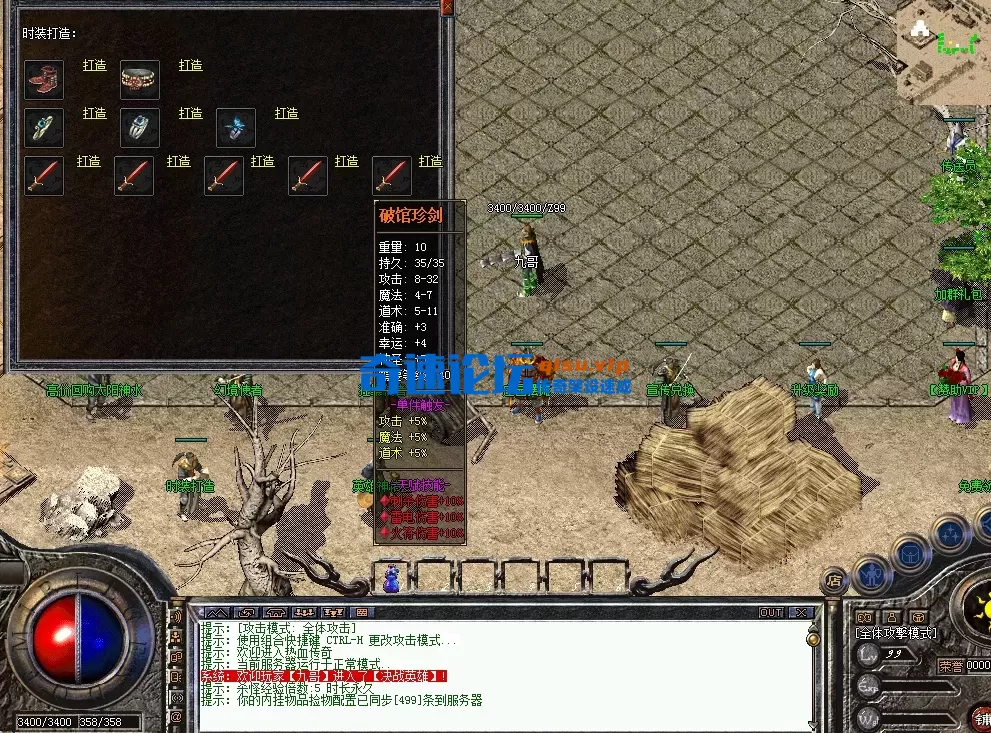
Task: Click 打造 next to the red boots
Action: (x=94, y=65)
